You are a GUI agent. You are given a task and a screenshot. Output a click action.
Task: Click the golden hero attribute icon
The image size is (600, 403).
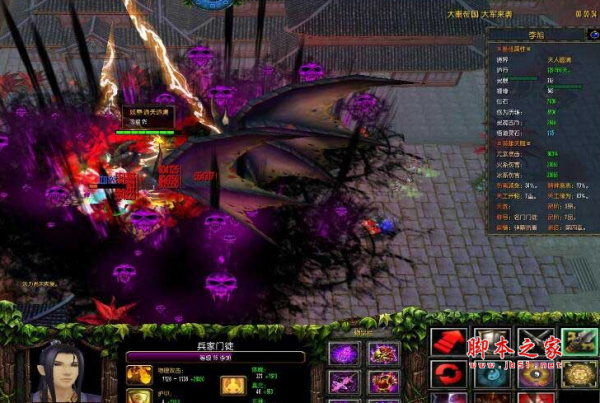233,384
